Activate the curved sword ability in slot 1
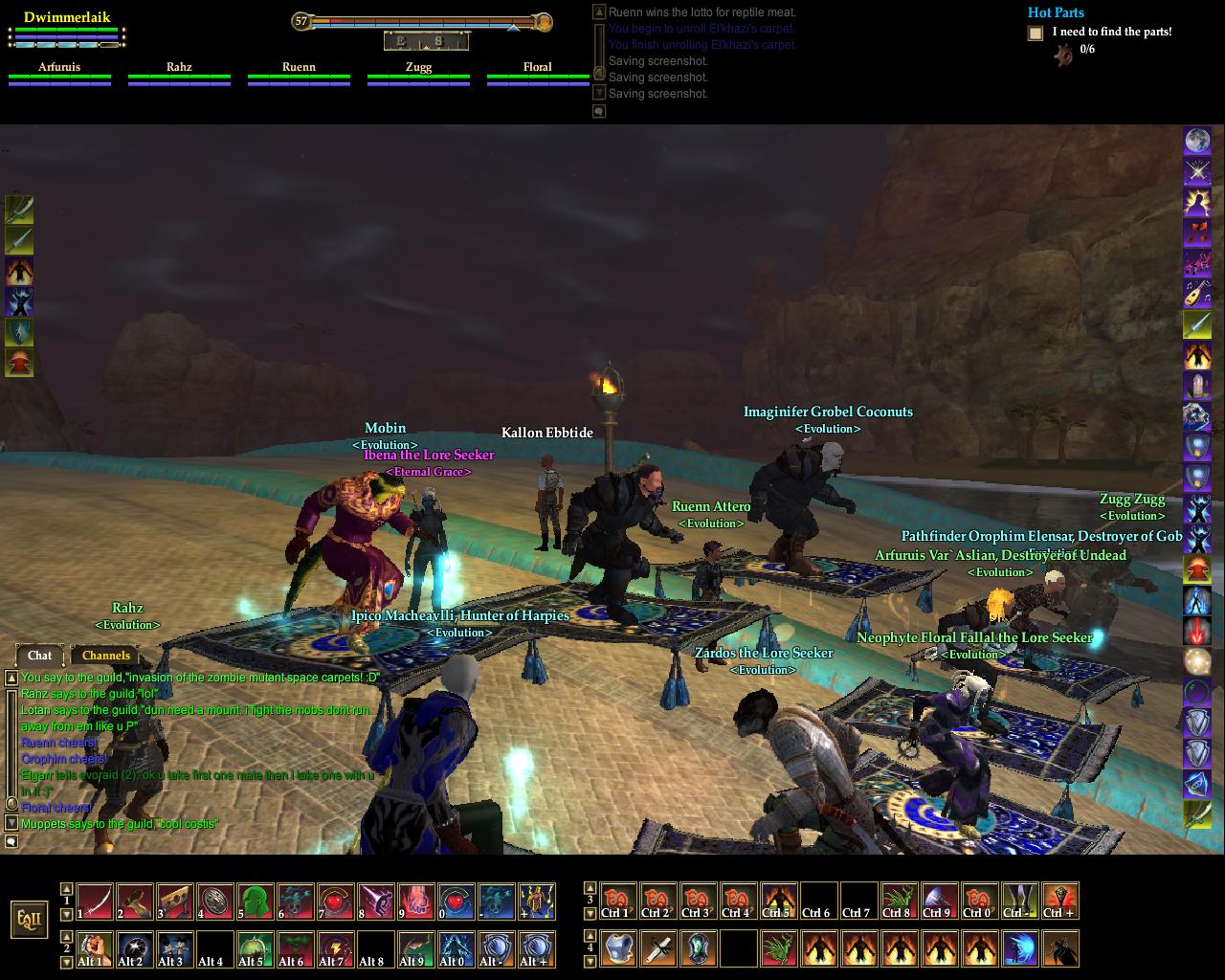 (95, 902)
